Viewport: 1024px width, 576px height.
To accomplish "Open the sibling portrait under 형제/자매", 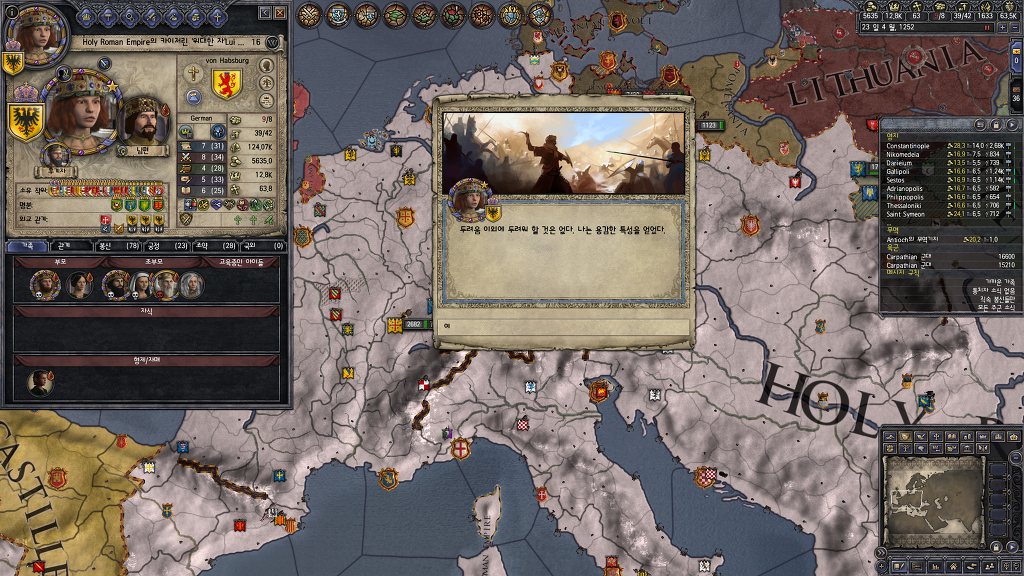I will tap(40, 383).
